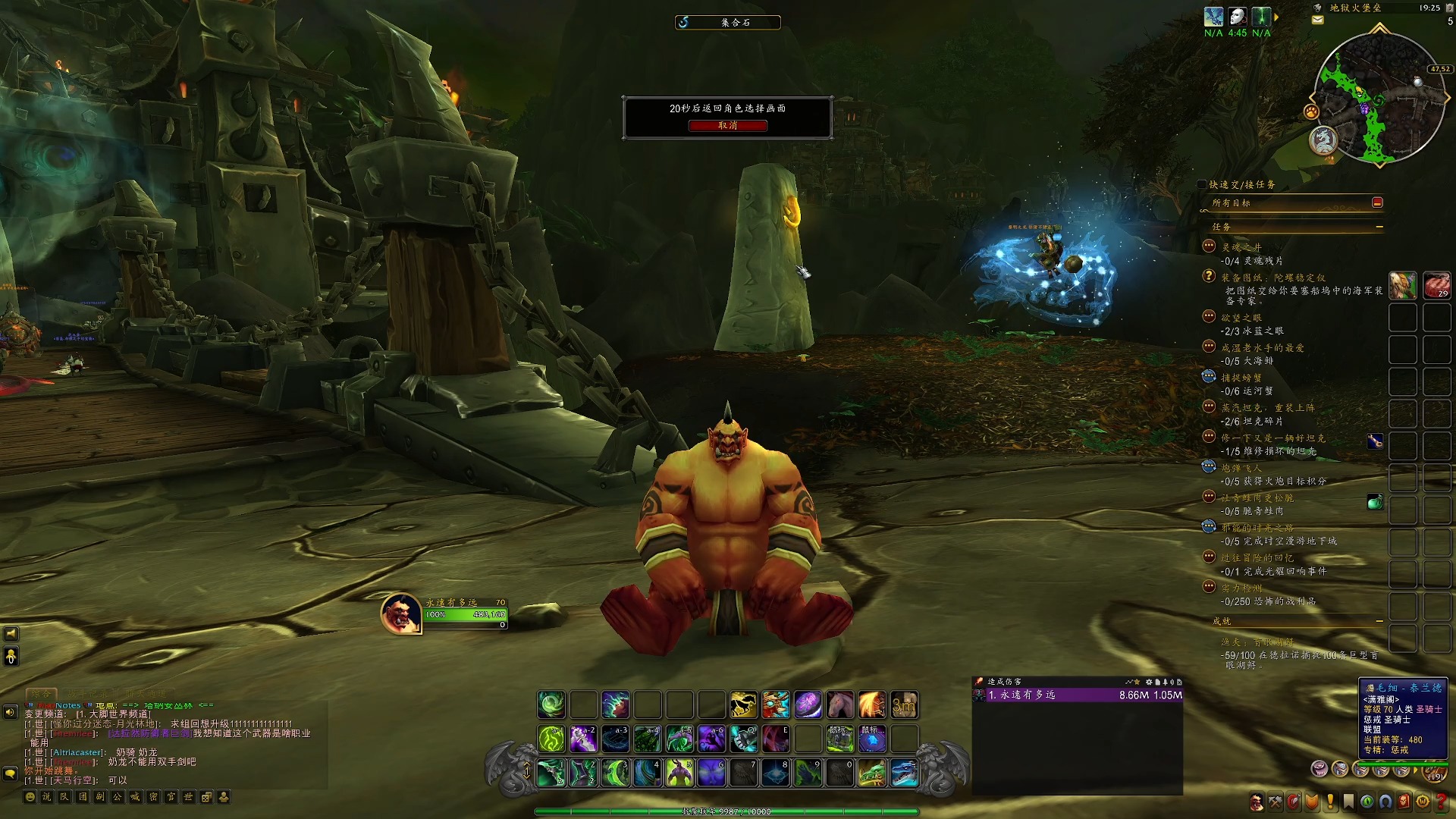Roll the dice button in chat bar
The width and height of the screenshot is (1456, 819).
click(206, 797)
